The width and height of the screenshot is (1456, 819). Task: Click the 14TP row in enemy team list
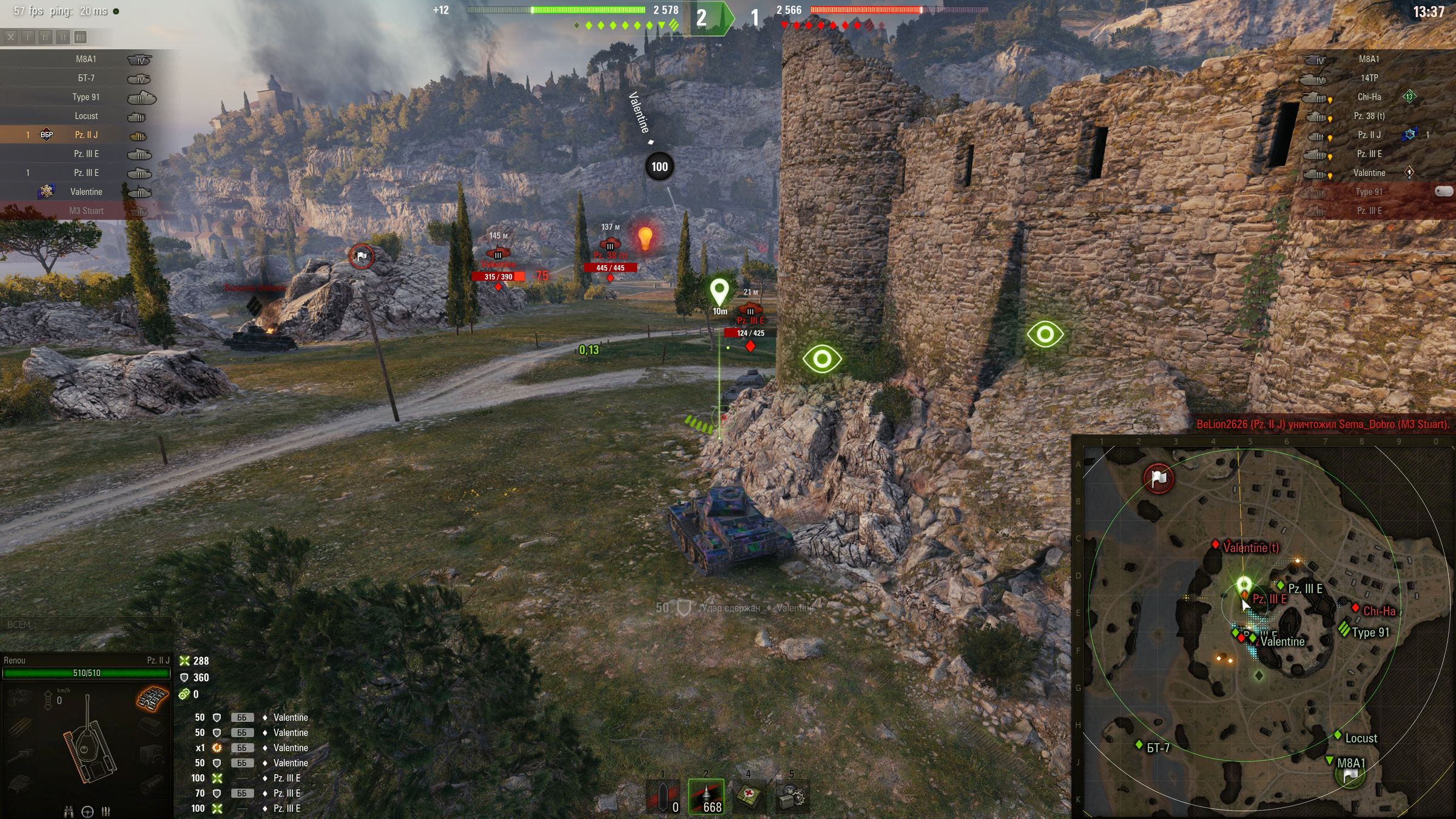click(x=1369, y=78)
